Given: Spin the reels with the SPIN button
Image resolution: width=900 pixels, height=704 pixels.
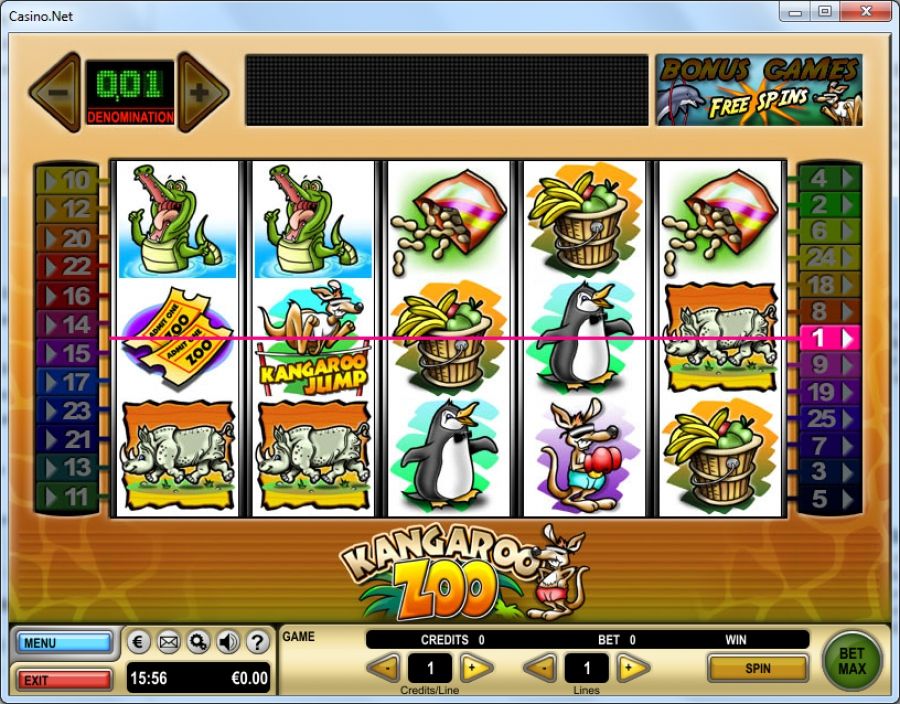Looking at the screenshot, I should (x=757, y=668).
